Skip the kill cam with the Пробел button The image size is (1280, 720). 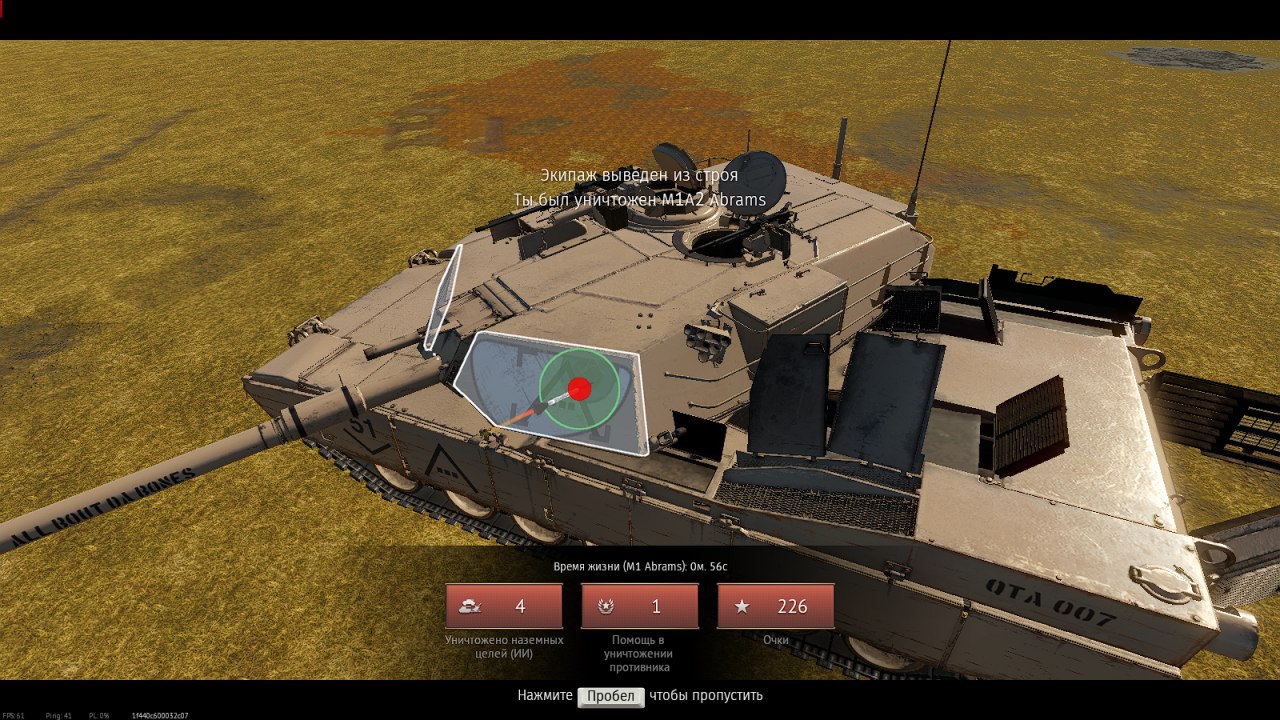click(610, 696)
